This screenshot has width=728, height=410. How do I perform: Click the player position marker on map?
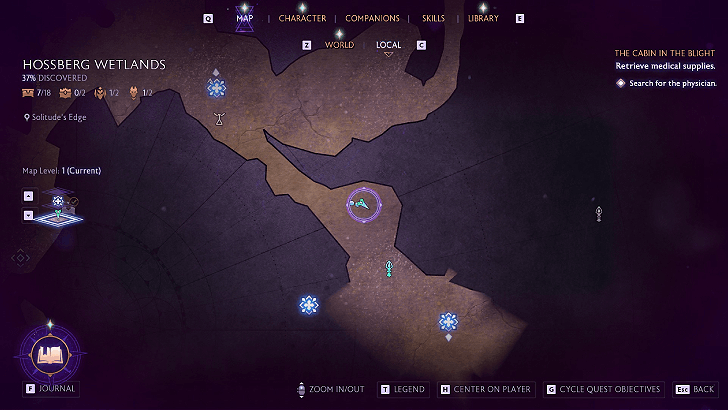[x=361, y=205]
